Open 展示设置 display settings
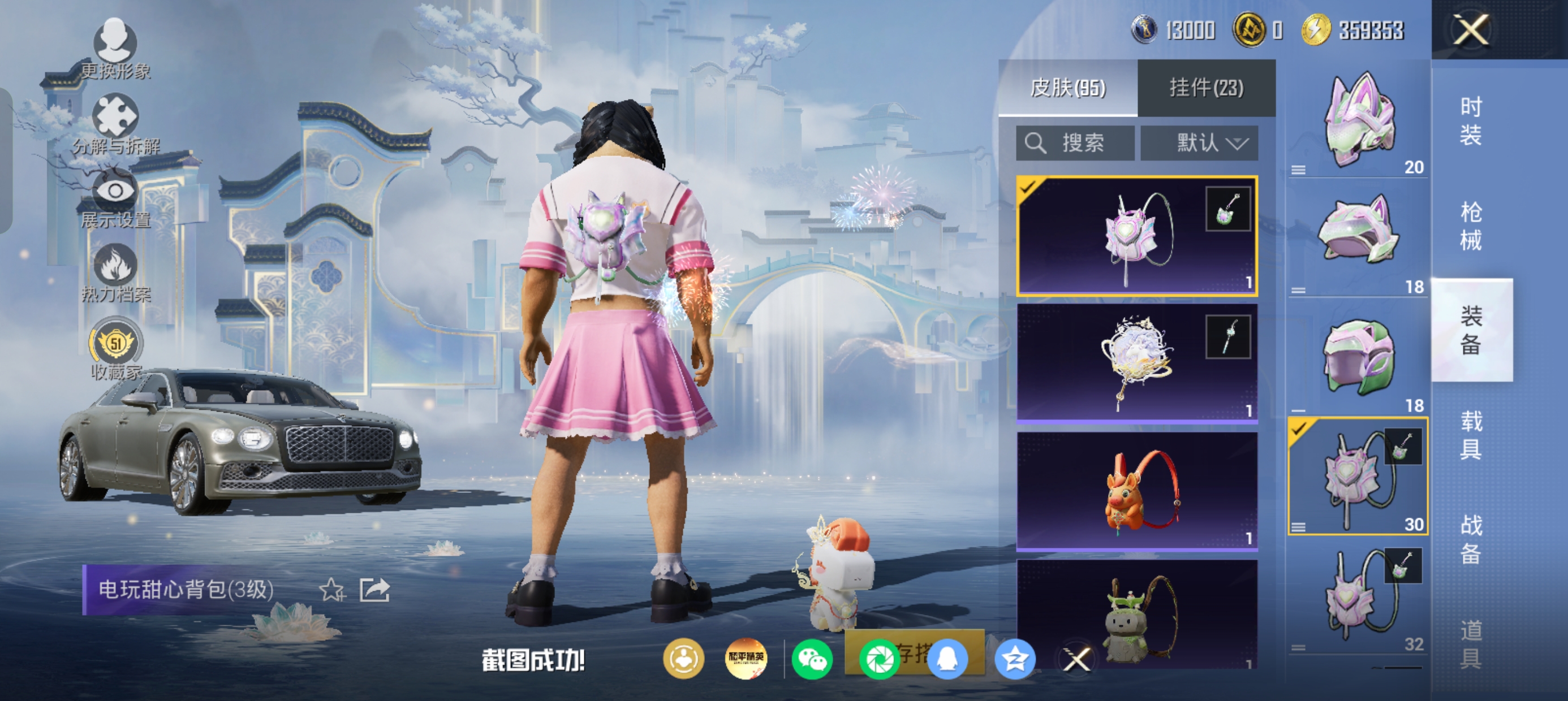Viewport: 1568px width, 701px height. click(x=115, y=198)
